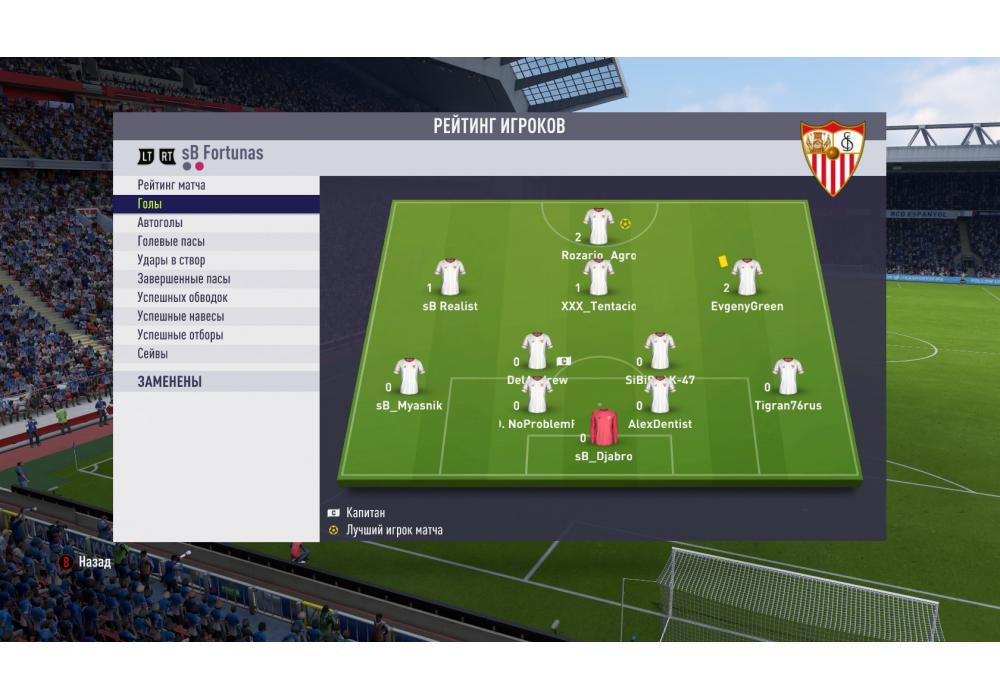Select Tigran76rus on the formation

[x=788, y=377]
